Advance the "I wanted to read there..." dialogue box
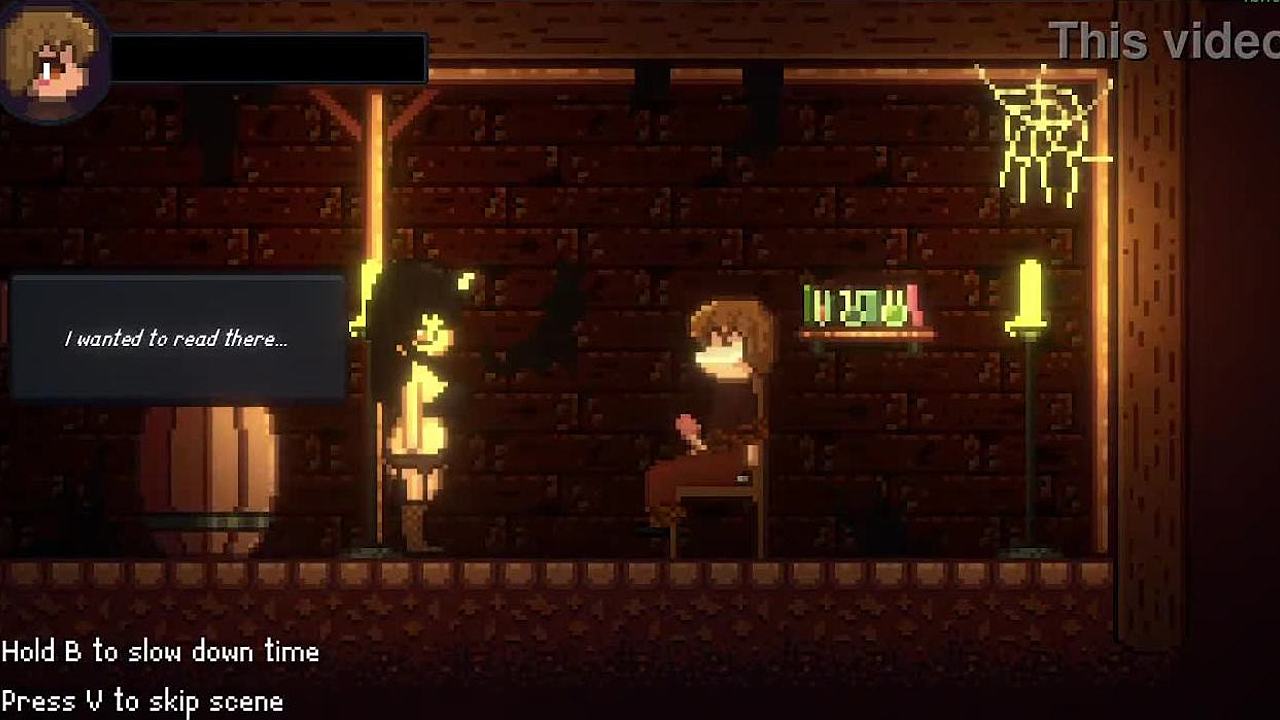The image size is (1280, 720). click(177, 339)
